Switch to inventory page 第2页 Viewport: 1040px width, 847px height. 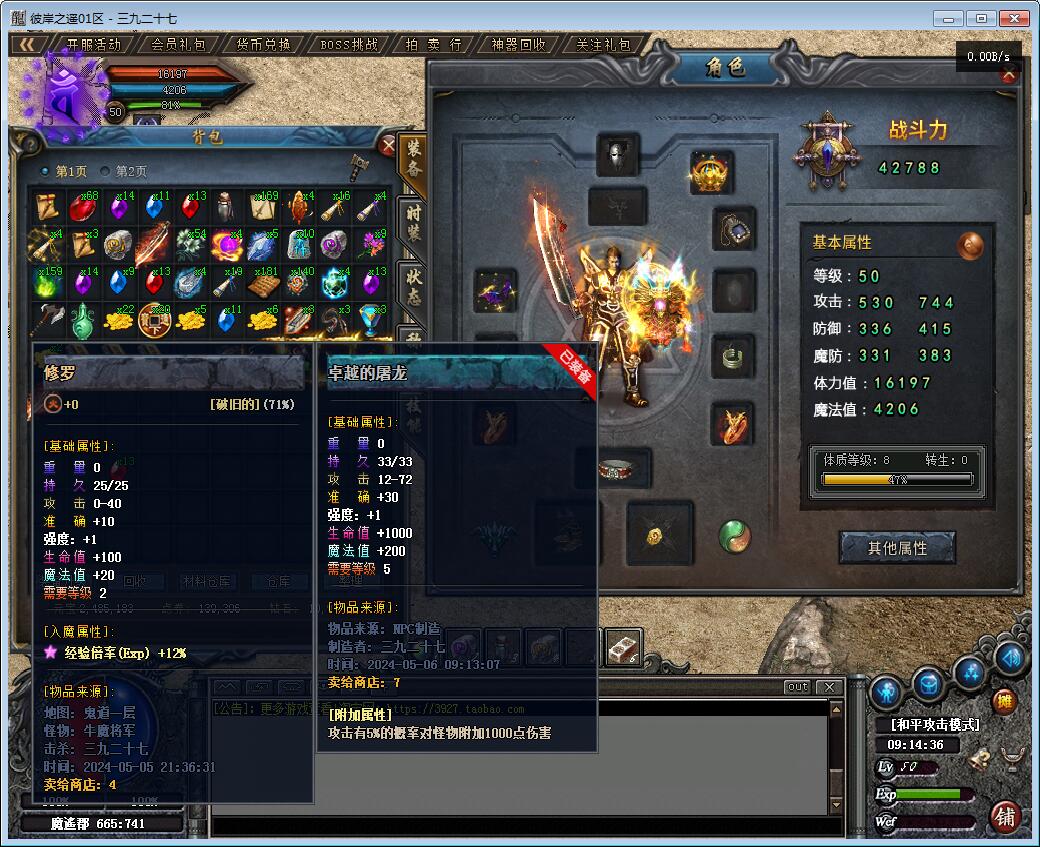point(125,171)
